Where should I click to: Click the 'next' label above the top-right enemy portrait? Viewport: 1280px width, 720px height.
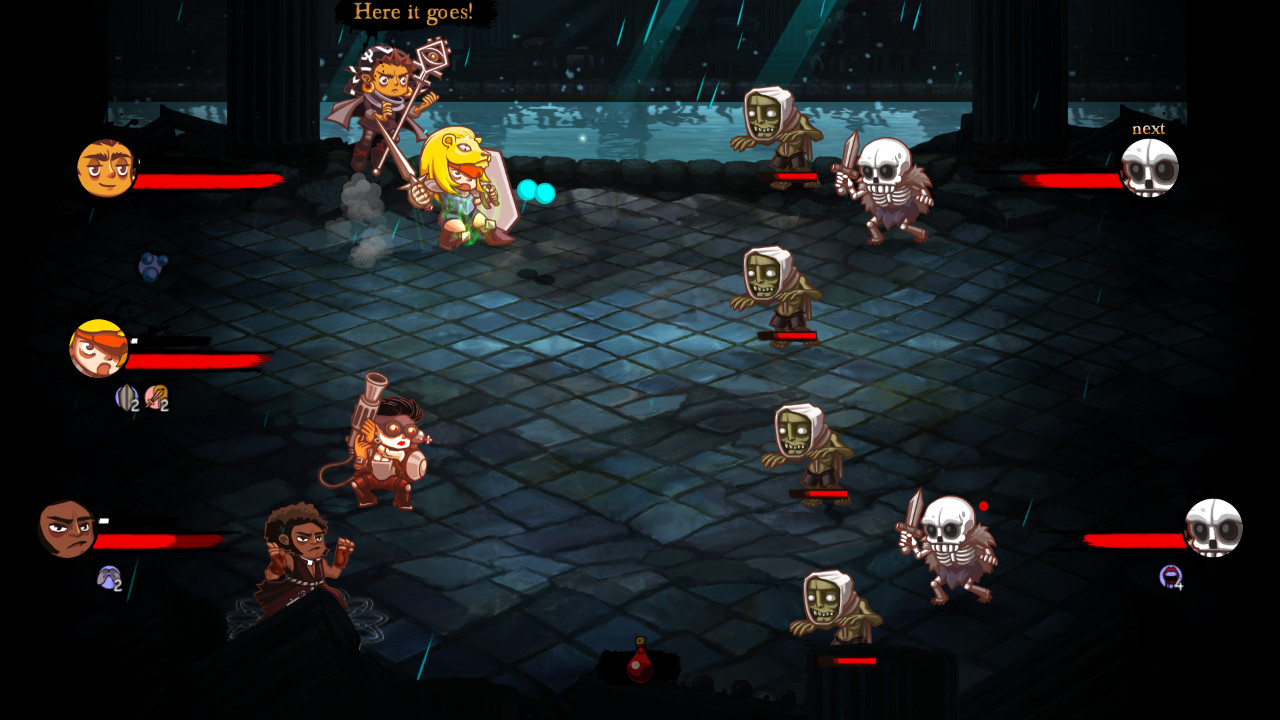(x=1148, y=129)
